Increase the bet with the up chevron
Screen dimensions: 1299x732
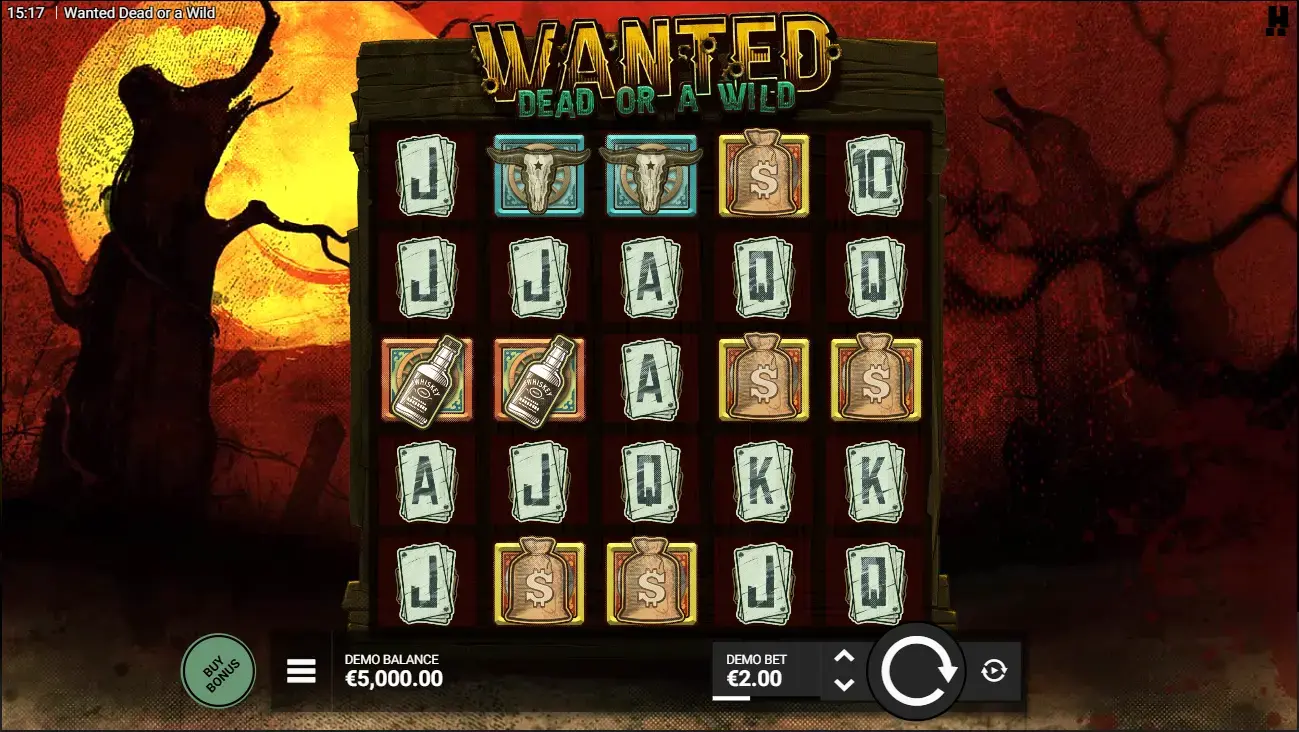[x=843, y=658]
